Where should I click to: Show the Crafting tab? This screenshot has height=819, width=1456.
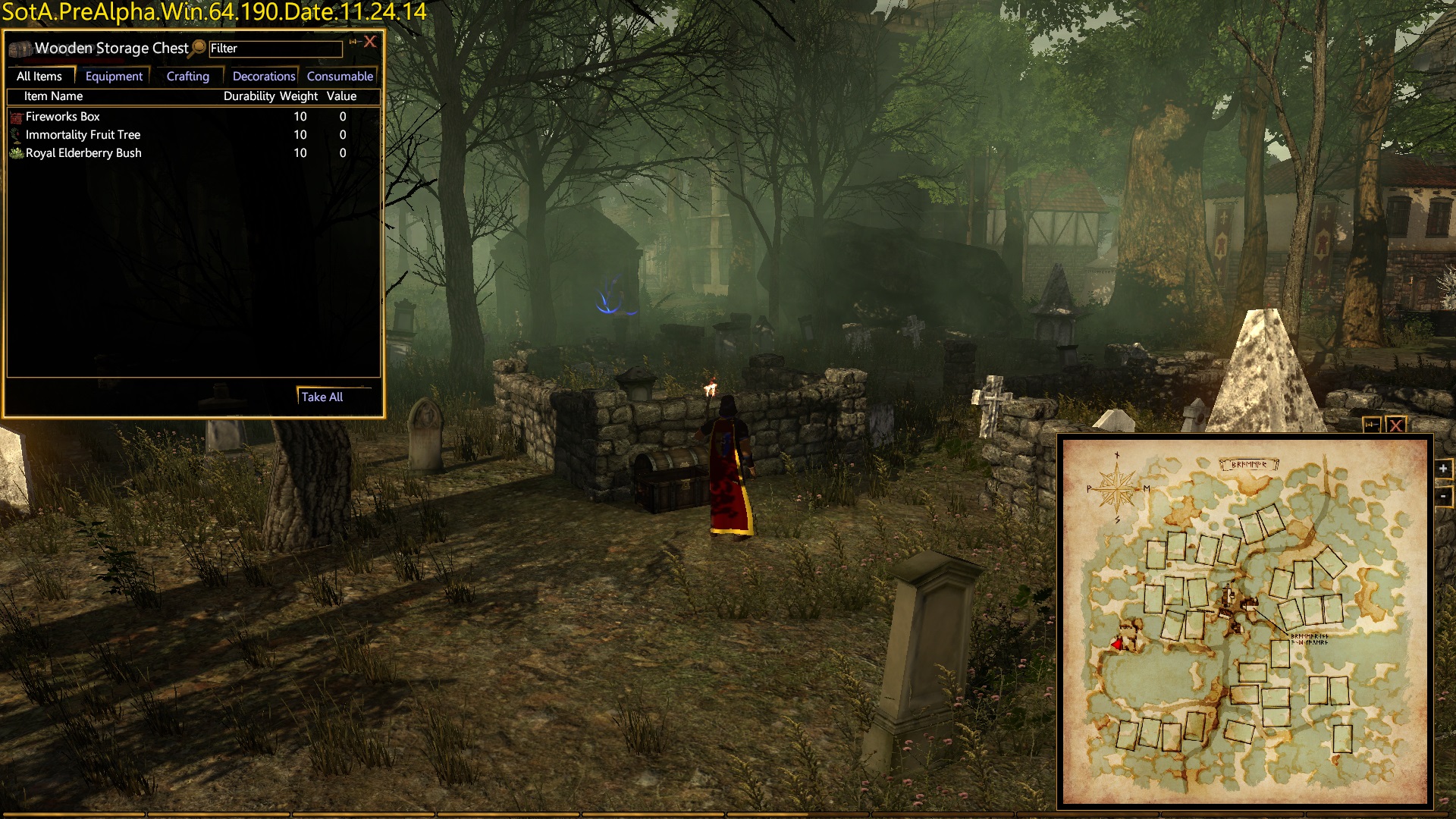pyautogui.click(x=187, y=77)
